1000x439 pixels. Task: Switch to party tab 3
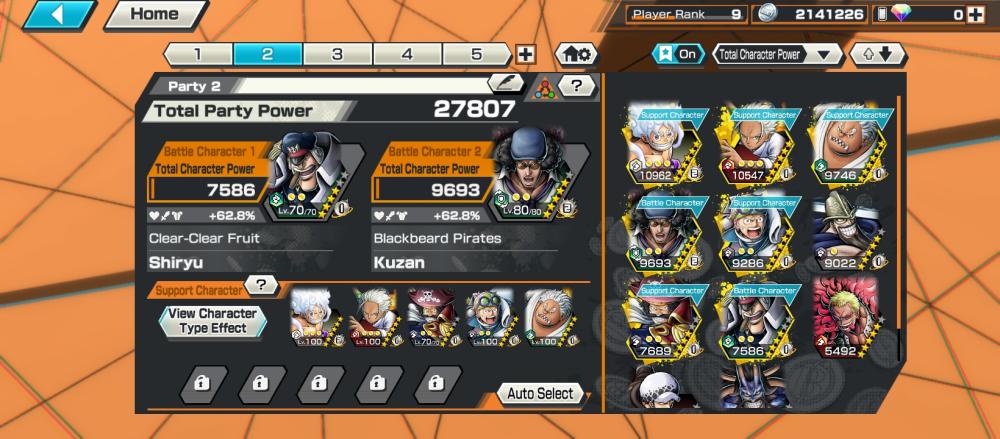click(337, 54)
